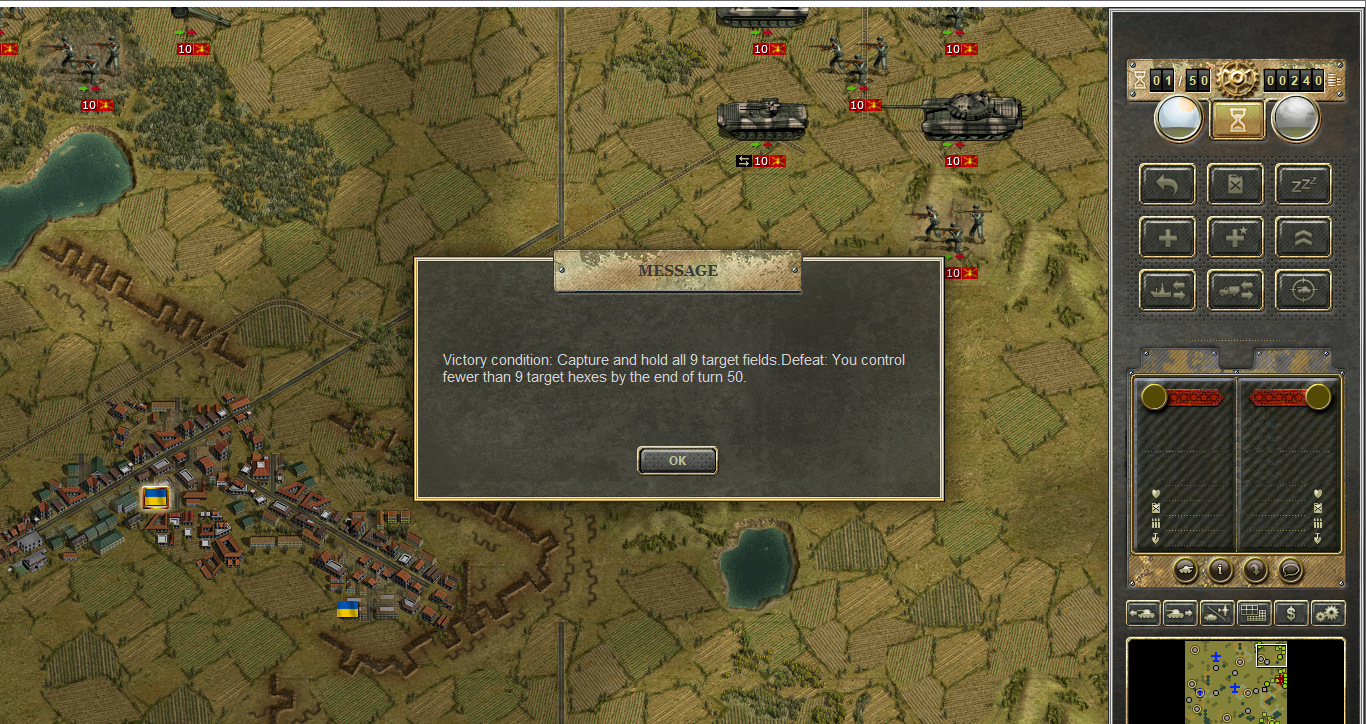The width and height of the screenshot is (1366, 724).
Task: Open unit info with the round i button
Action: coord(1220,569)
